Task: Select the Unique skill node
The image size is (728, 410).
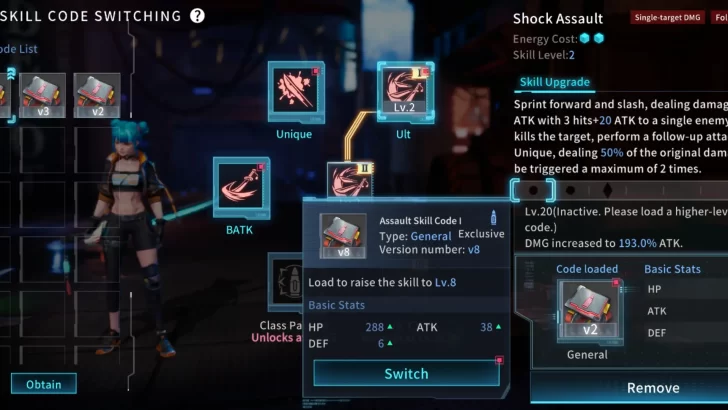Action: pos(295,92)
